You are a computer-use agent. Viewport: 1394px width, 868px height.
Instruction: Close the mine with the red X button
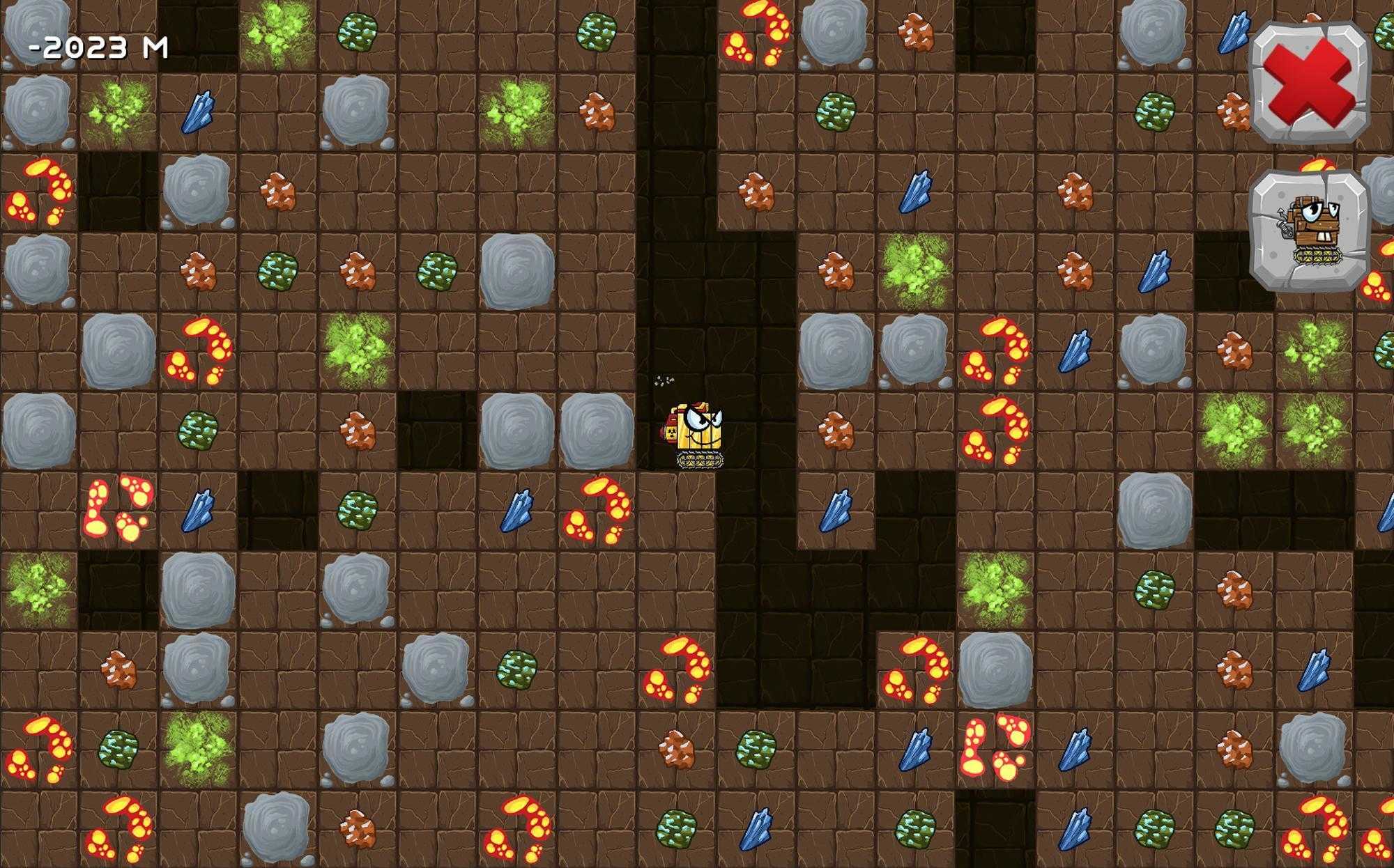(x=1310, y=82)
